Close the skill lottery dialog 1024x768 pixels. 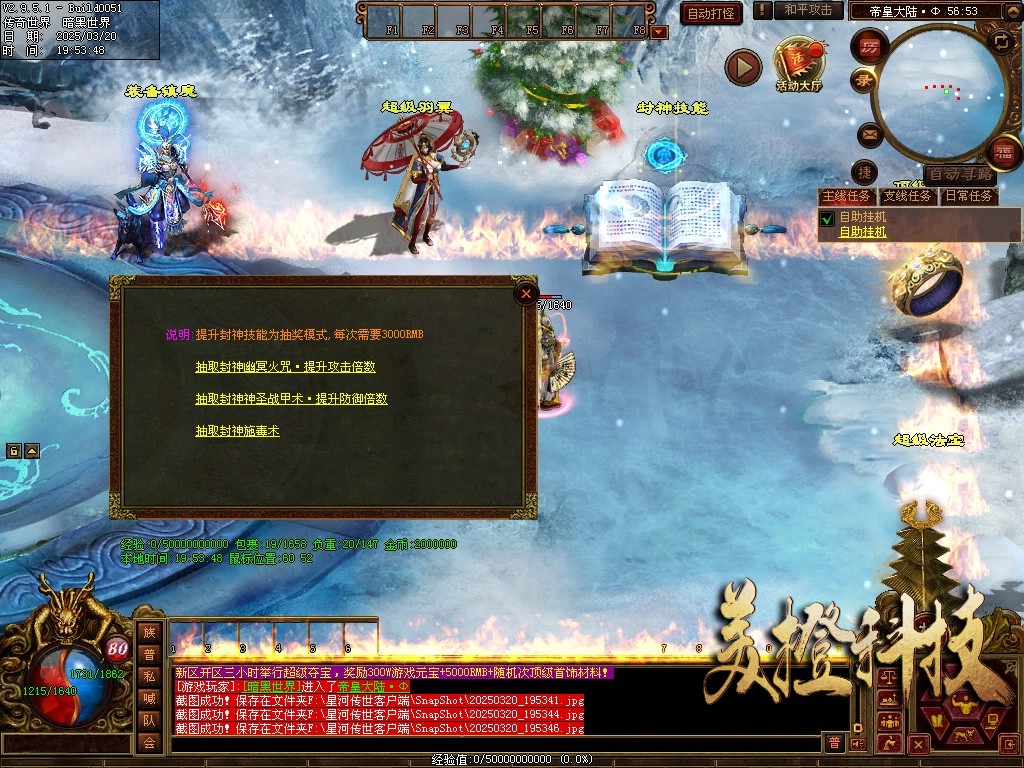[x=526, y=293]
